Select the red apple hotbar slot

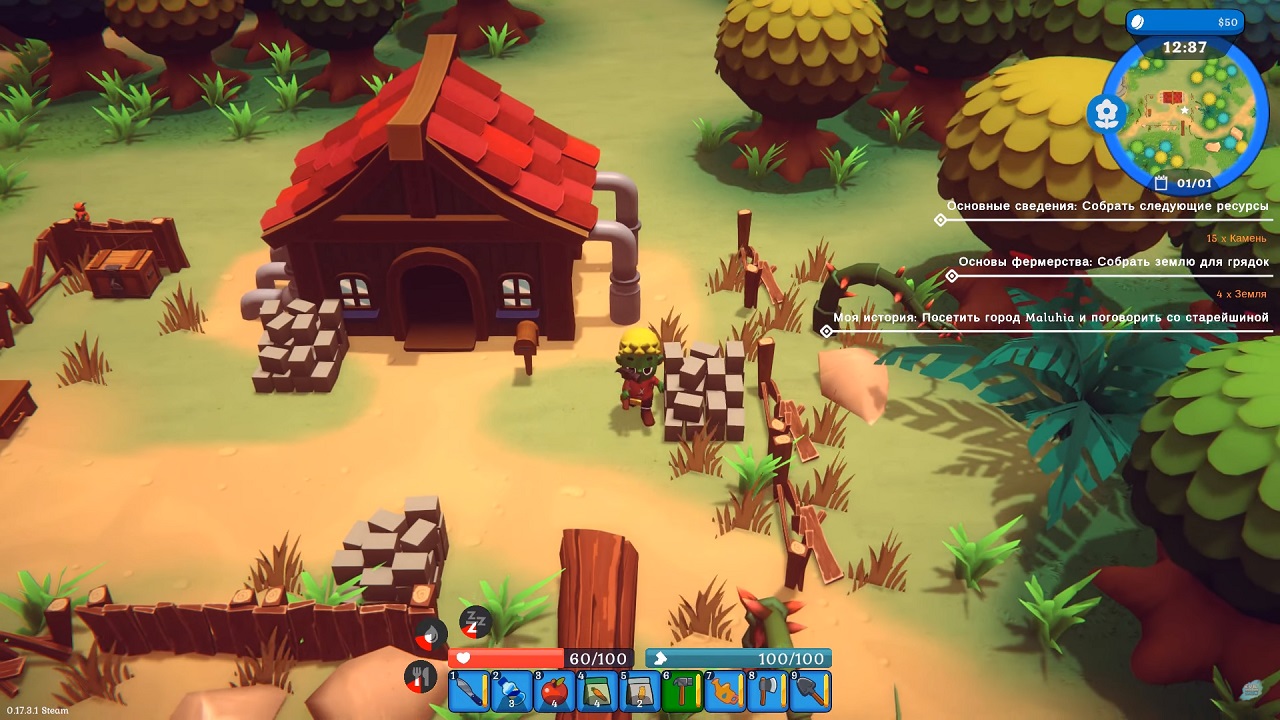coord(554,691)
